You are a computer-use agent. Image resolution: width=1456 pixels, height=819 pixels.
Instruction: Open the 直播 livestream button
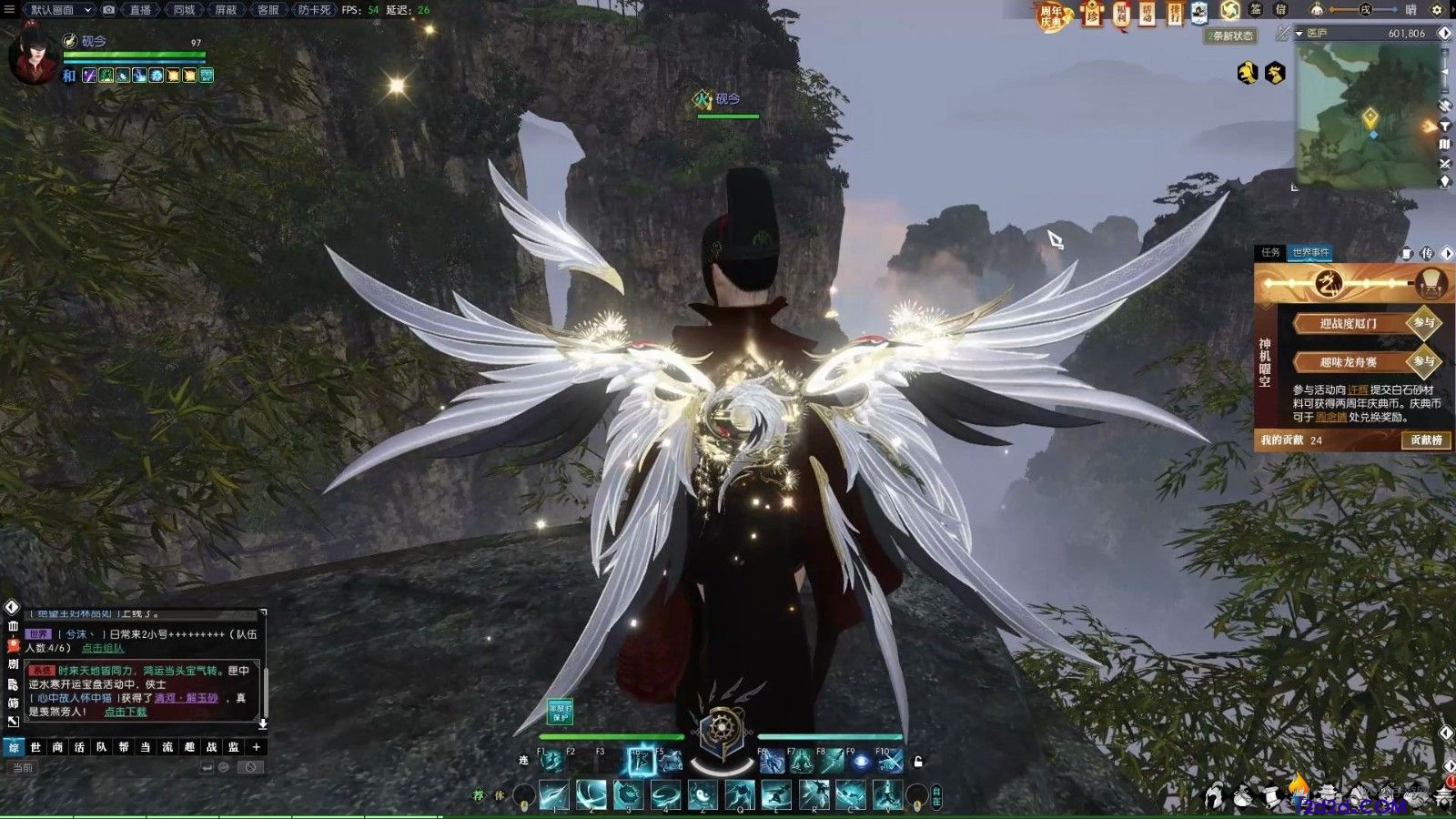click(x=139, y=10)
